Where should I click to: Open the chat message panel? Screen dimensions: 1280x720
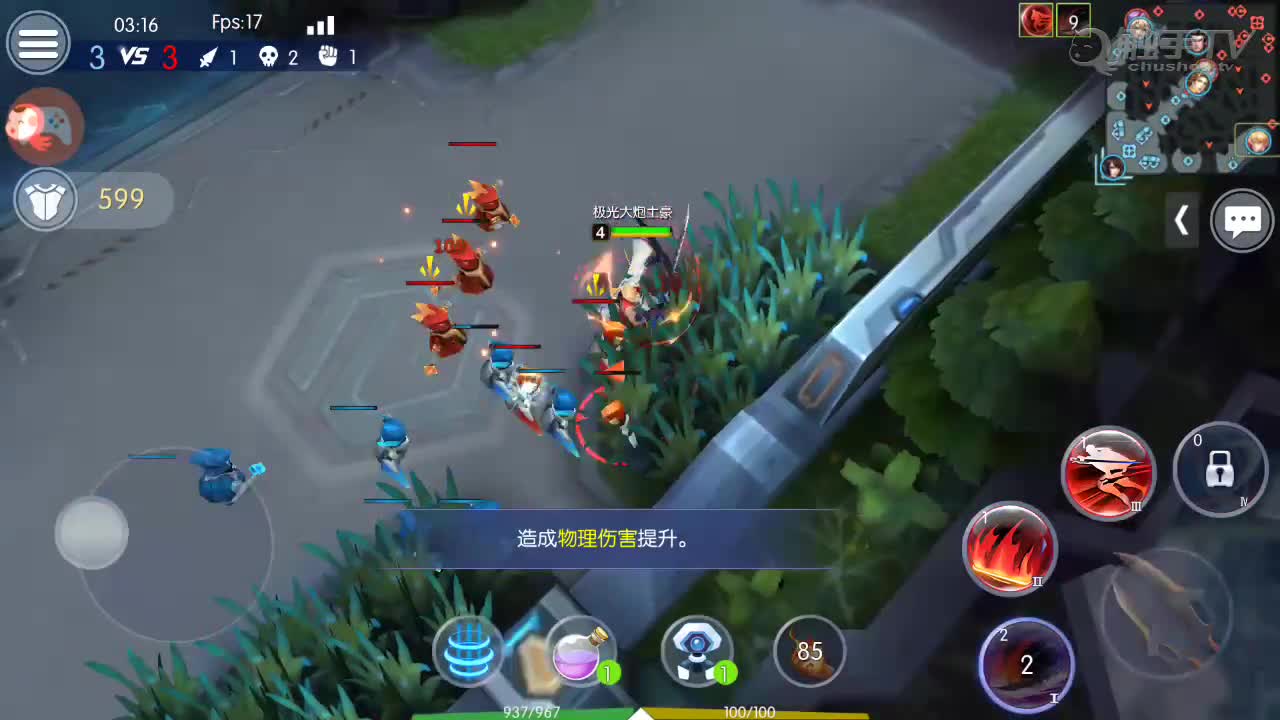[x=1242, y=220]
